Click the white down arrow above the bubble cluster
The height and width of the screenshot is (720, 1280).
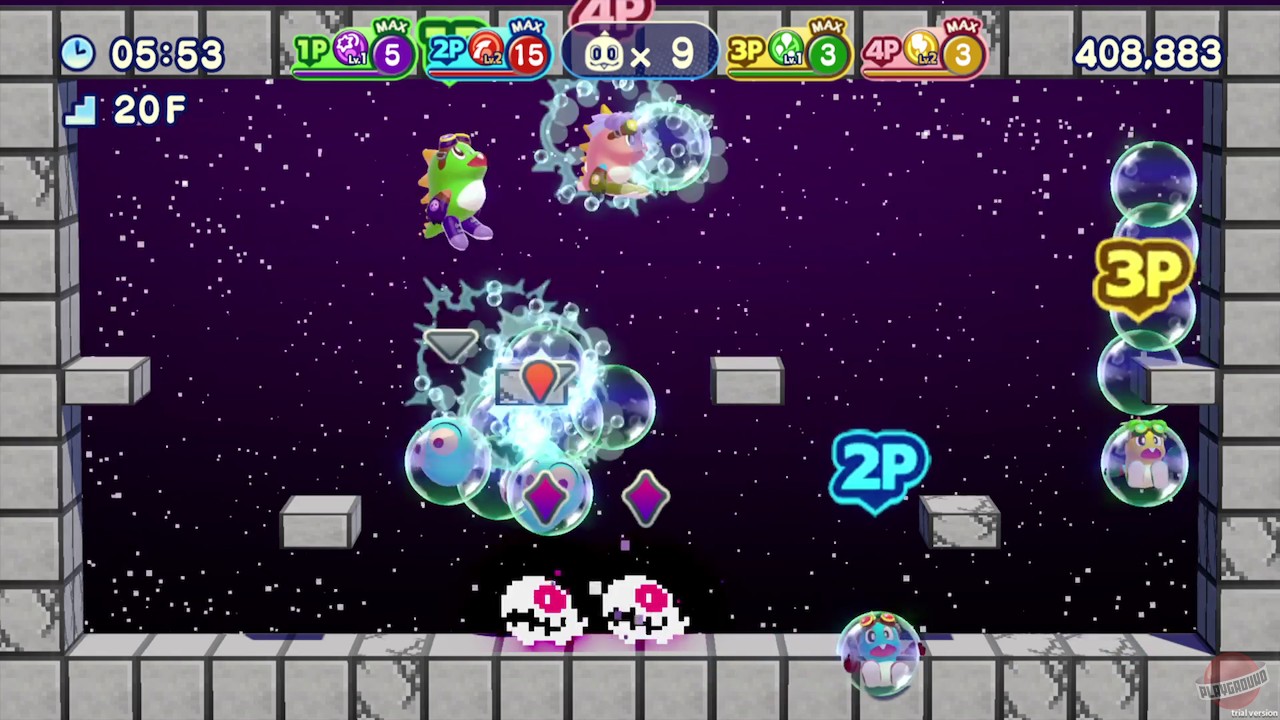pos(452,345)
